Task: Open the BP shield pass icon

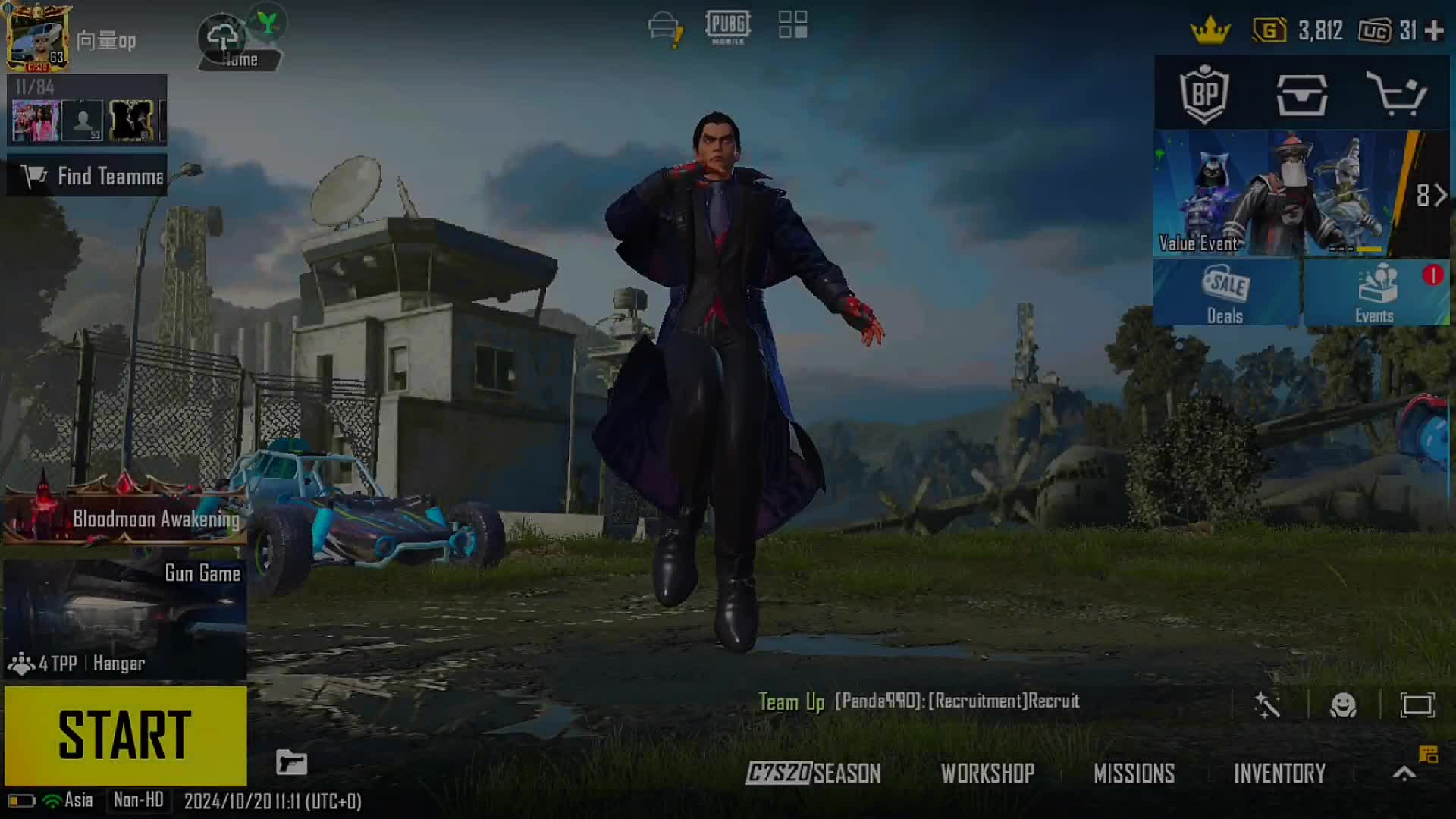Action: click(1204, 95)
